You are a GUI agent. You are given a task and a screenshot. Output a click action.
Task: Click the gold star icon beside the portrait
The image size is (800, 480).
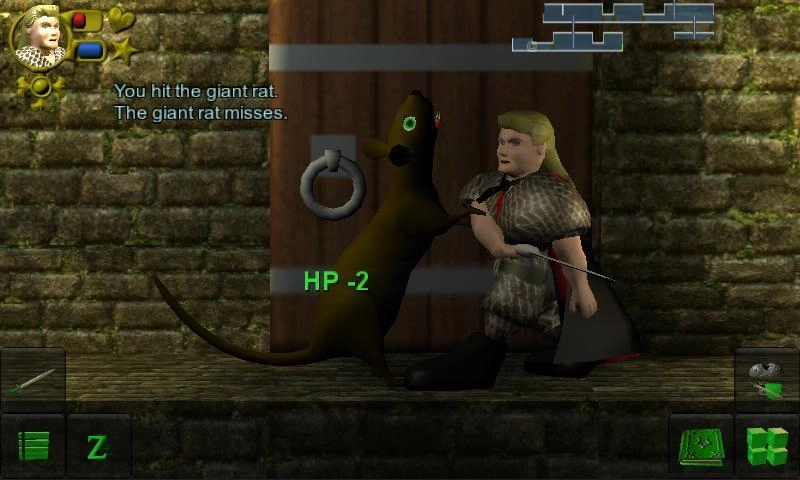[x=123, y=50]
